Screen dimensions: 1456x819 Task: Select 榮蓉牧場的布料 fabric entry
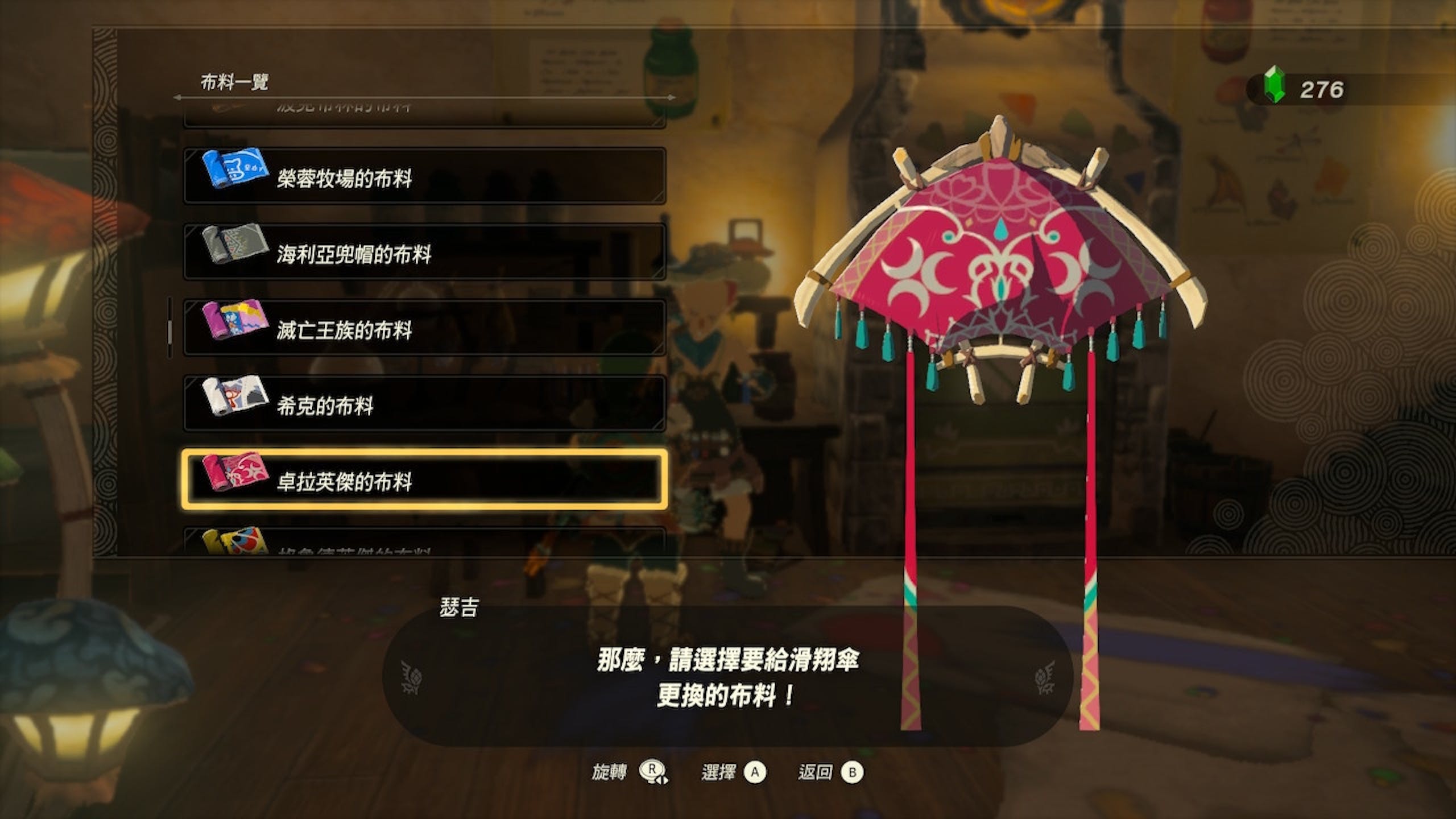tap(424, 176)
